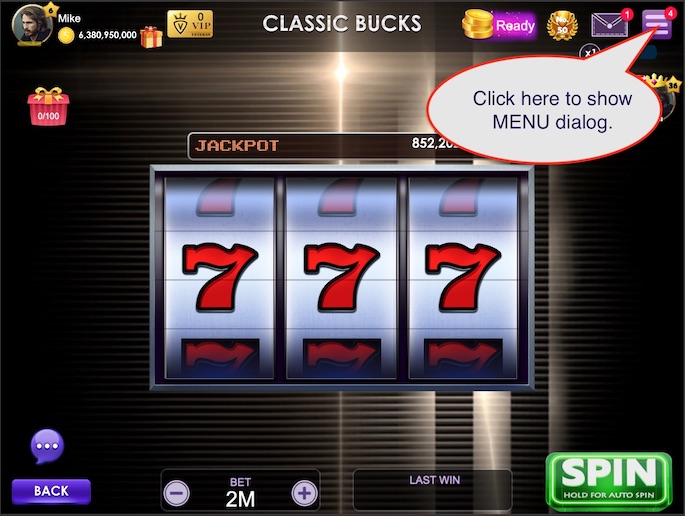Screen dimensions: 685x516
Task: Open the hamburger MENU icon
Action: tap(657, 23)
